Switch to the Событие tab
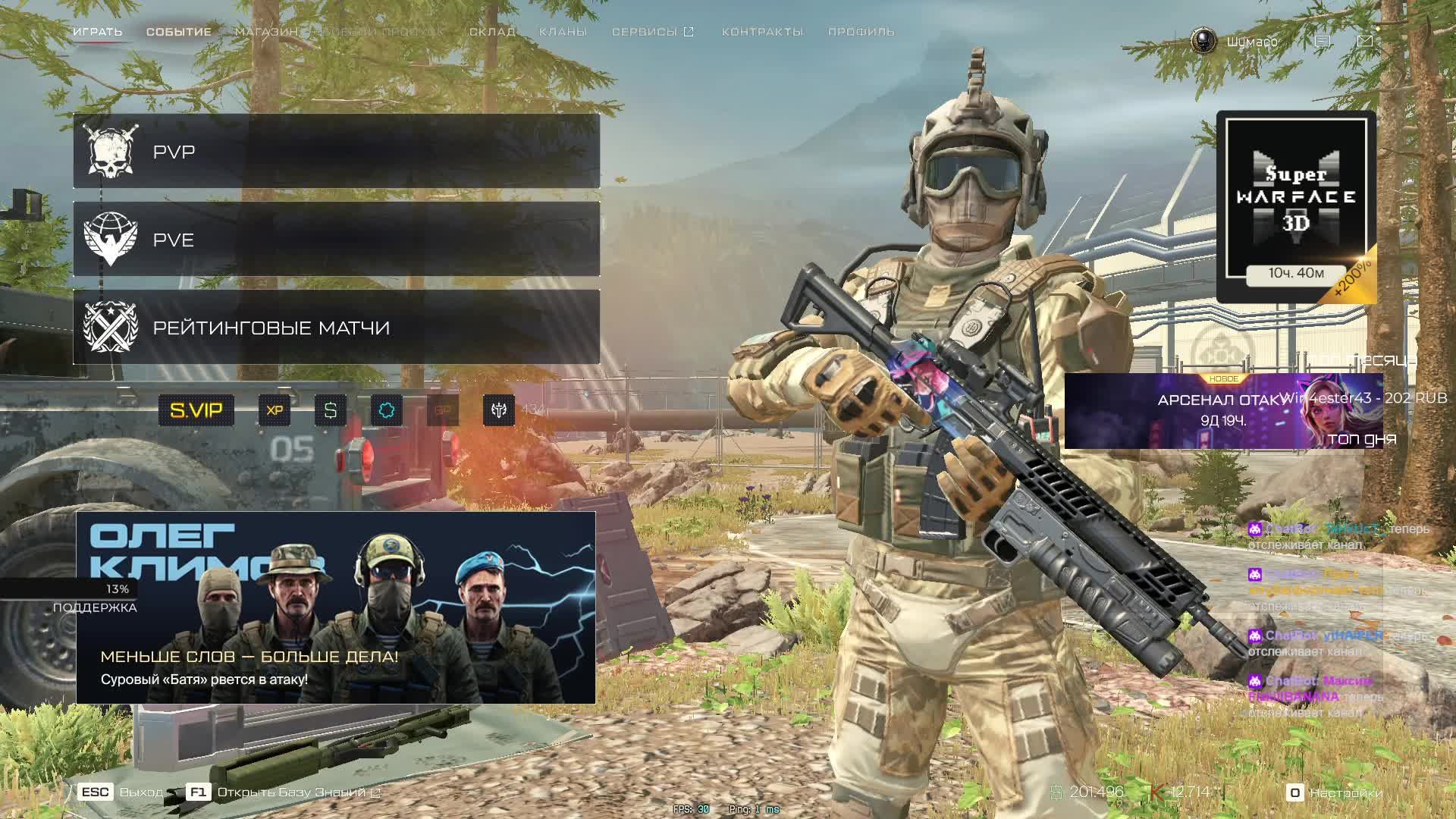 click(x=179, y=32)
